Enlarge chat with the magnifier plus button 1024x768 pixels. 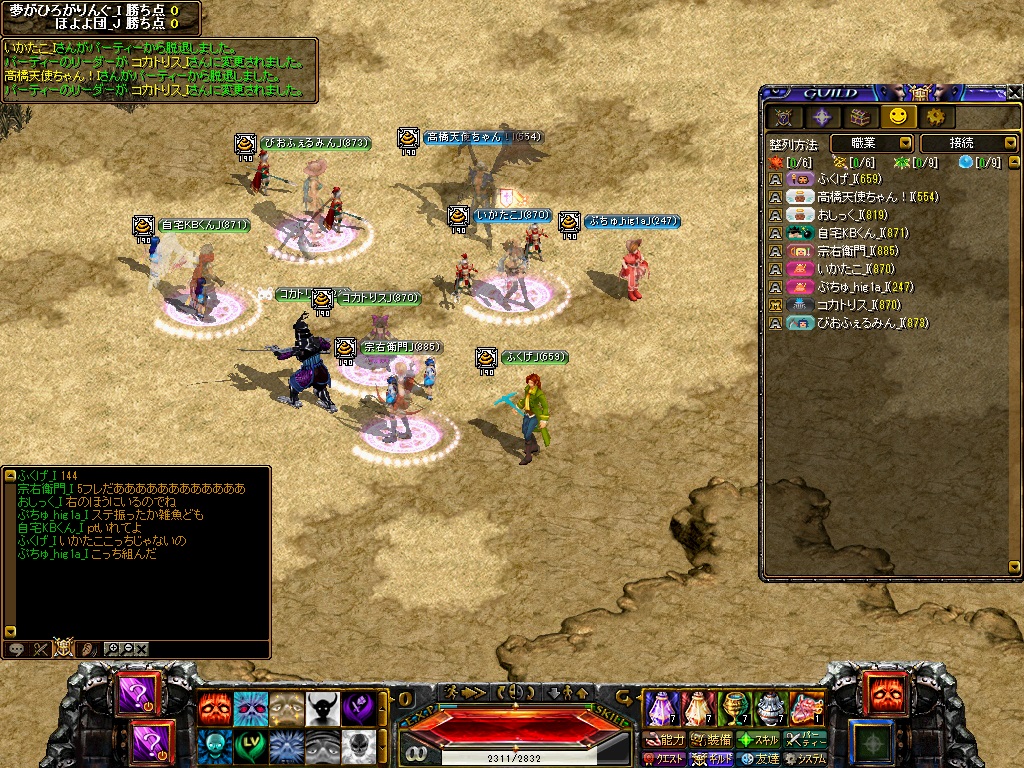(x=113, y=649)
